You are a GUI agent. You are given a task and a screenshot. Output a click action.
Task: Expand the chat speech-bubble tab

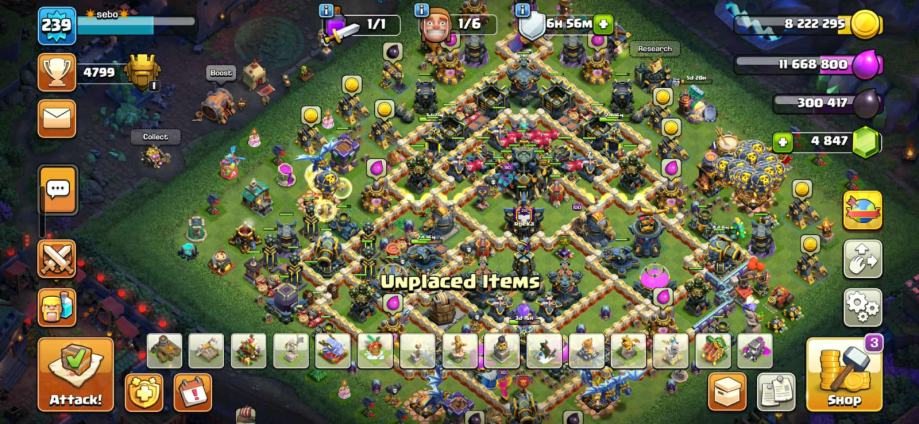57,188
